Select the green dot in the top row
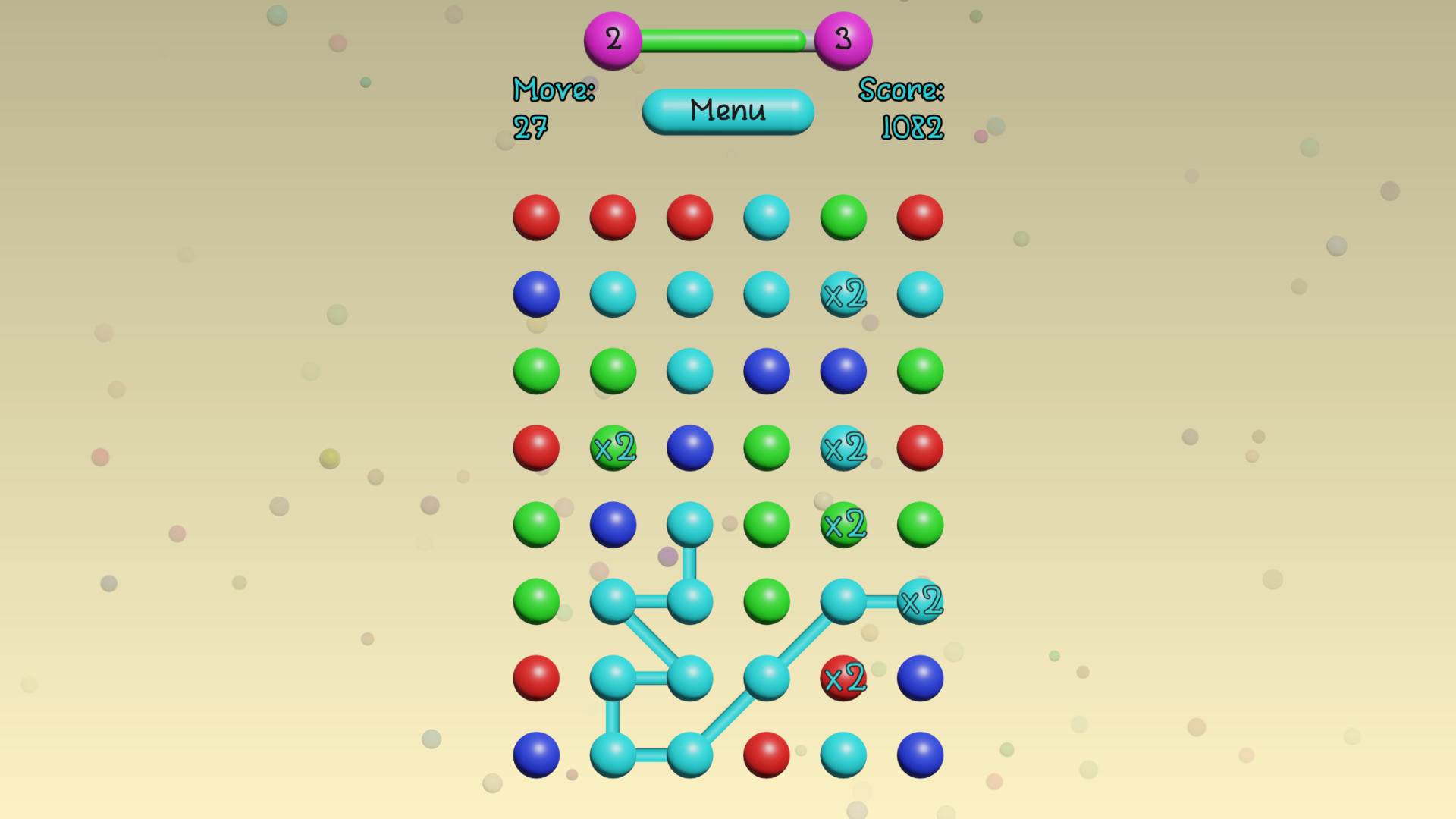 coord(843,218)
